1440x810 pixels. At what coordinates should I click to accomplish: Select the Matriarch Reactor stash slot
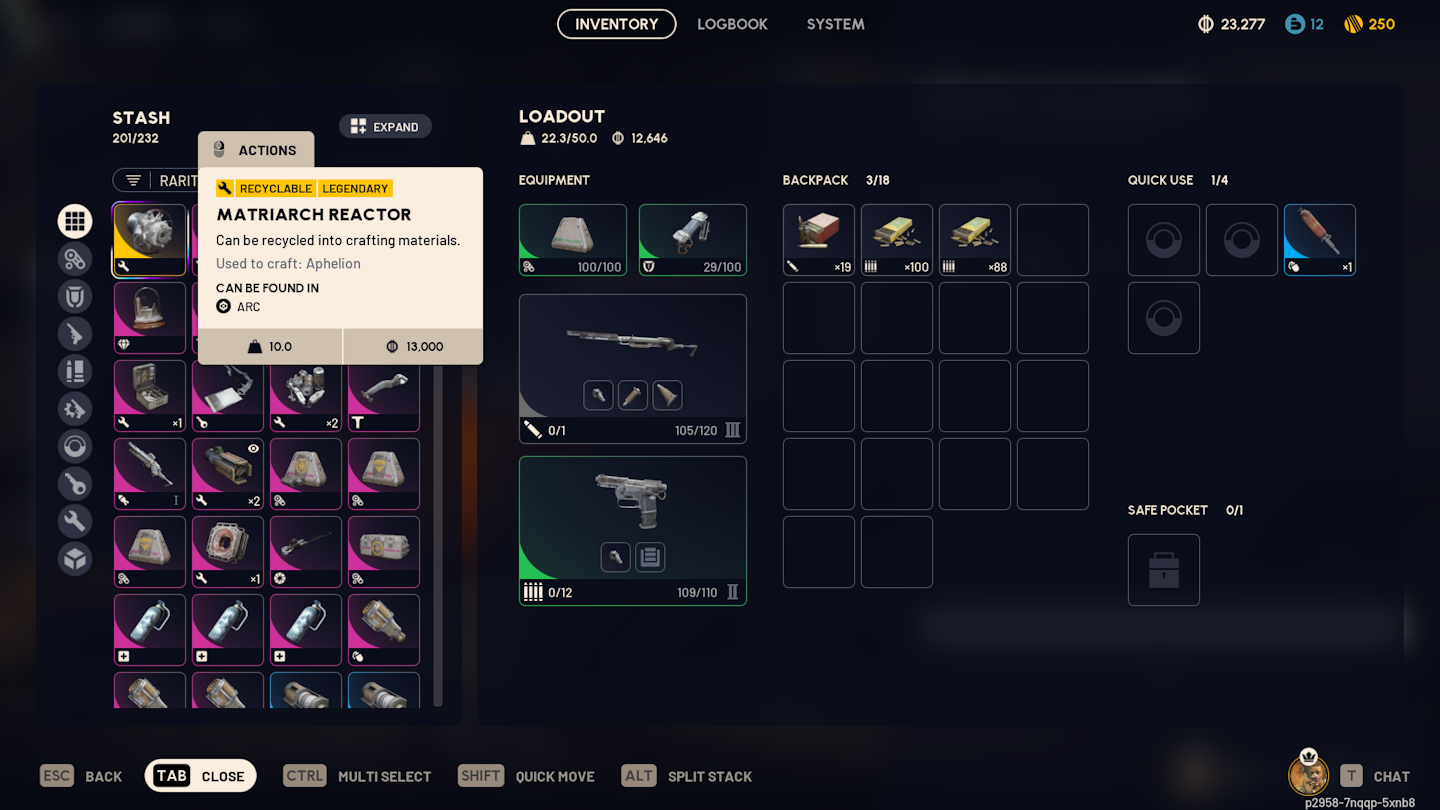[x=149, y=240]
